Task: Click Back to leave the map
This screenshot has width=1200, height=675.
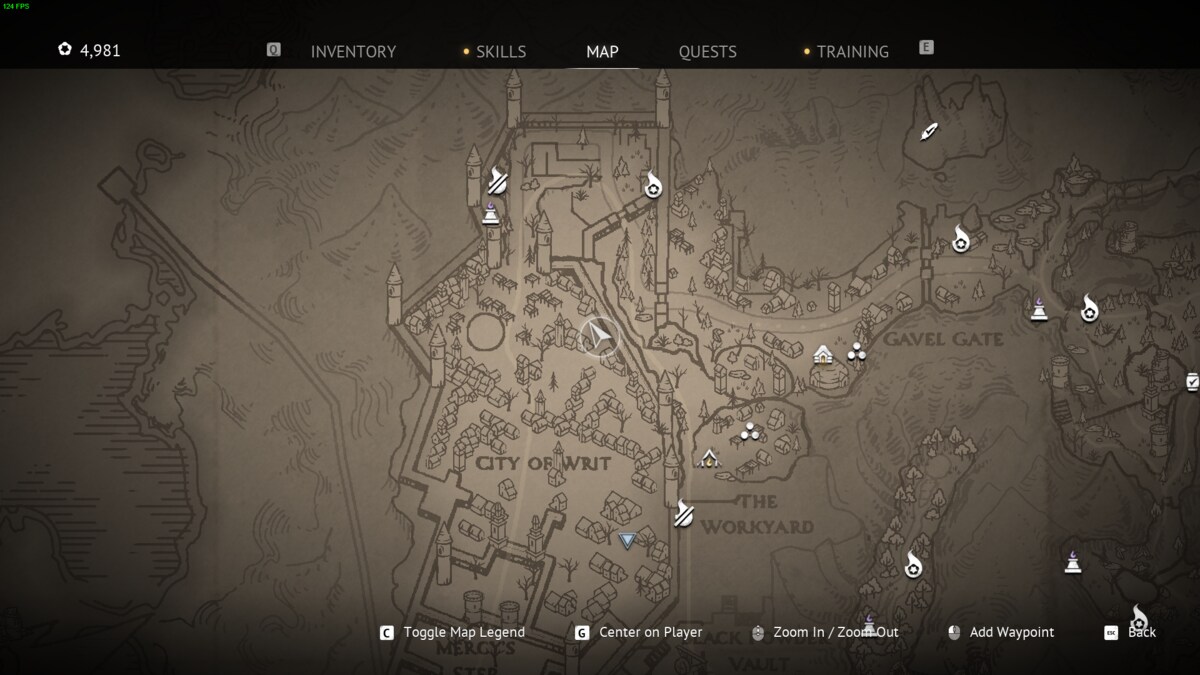Action: 1141,632
